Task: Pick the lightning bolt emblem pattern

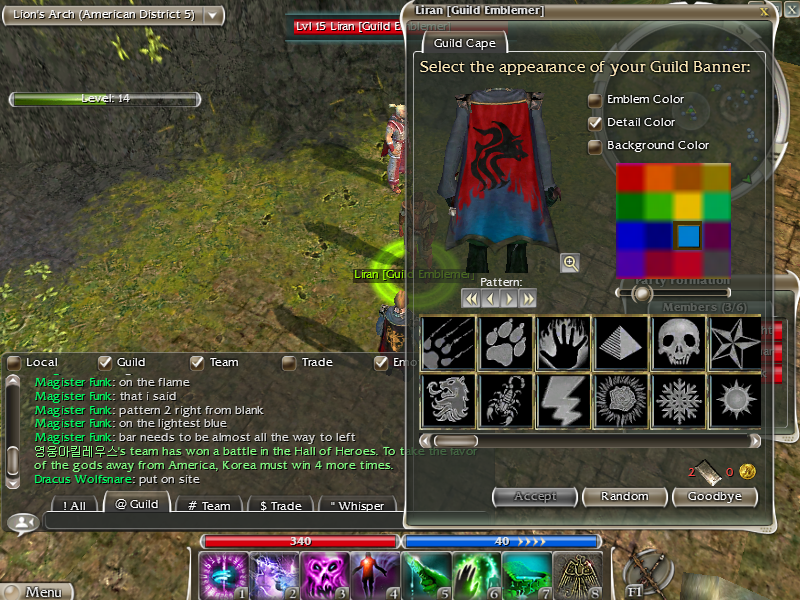Action: tap(563, 399)
